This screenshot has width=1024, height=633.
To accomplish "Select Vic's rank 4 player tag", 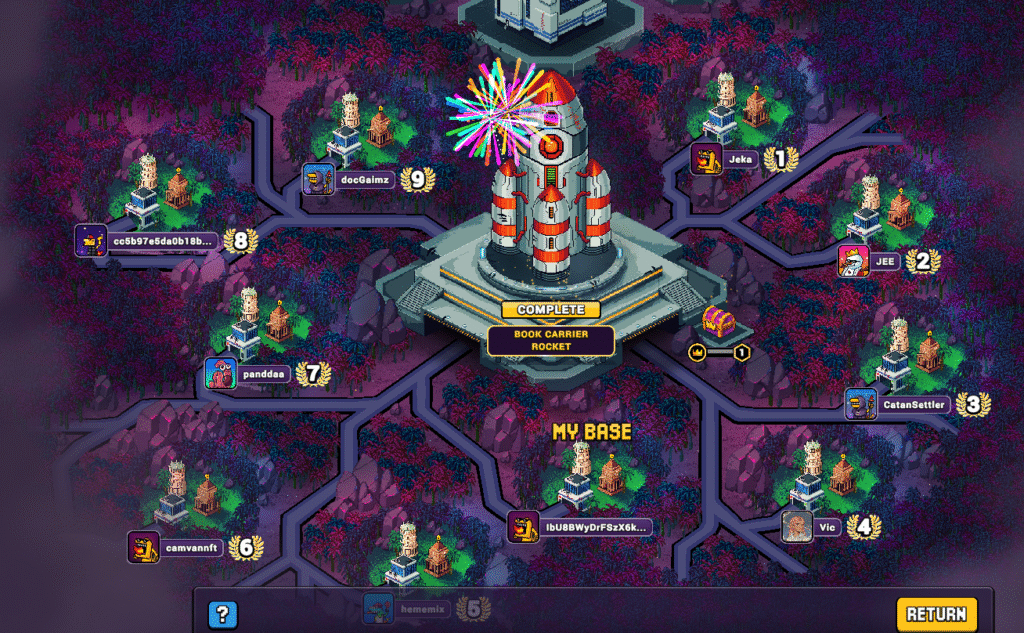I will pyautogui.click(x=825, y=526).
